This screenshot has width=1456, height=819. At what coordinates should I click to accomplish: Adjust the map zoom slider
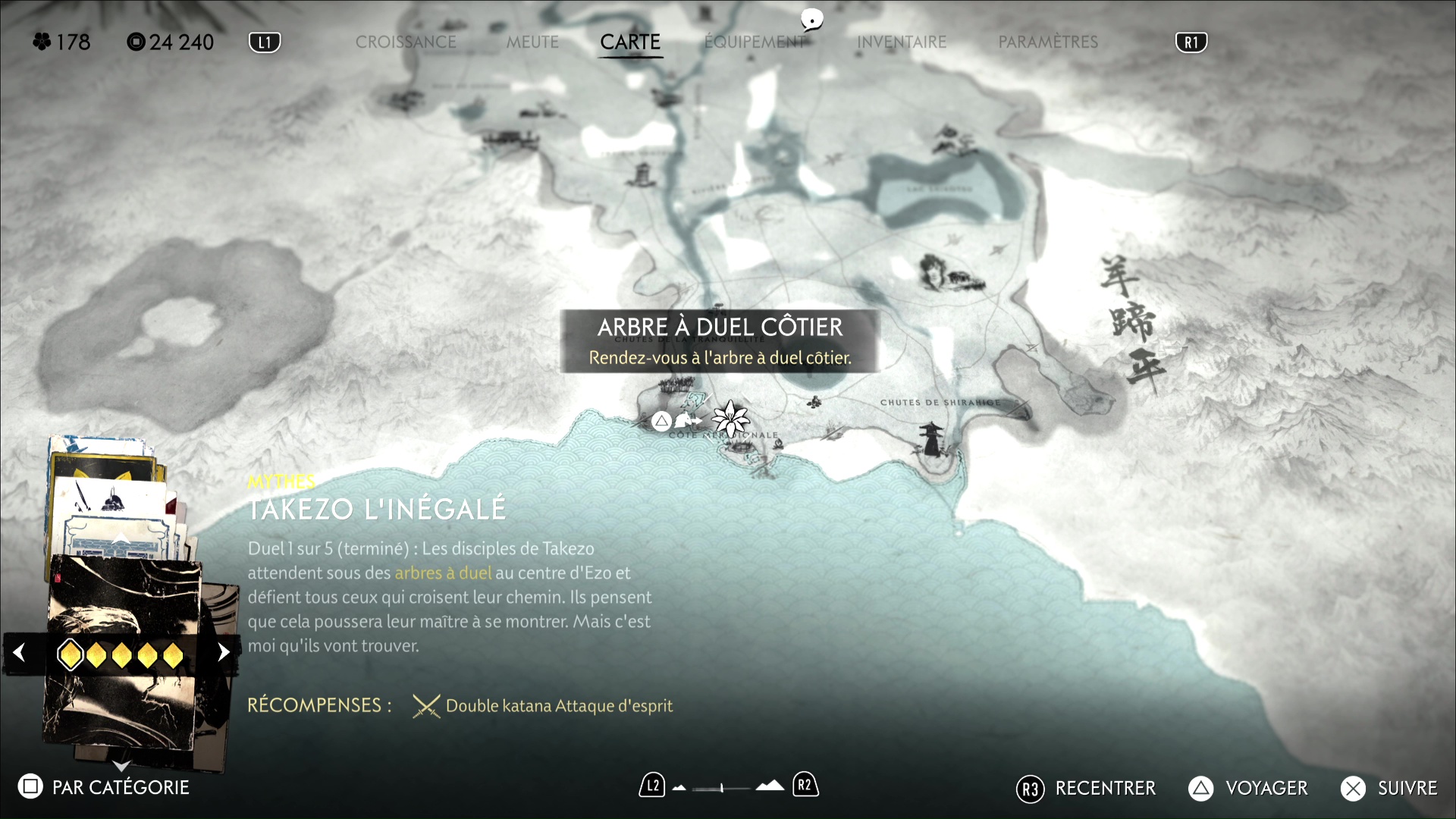(722, 788)
